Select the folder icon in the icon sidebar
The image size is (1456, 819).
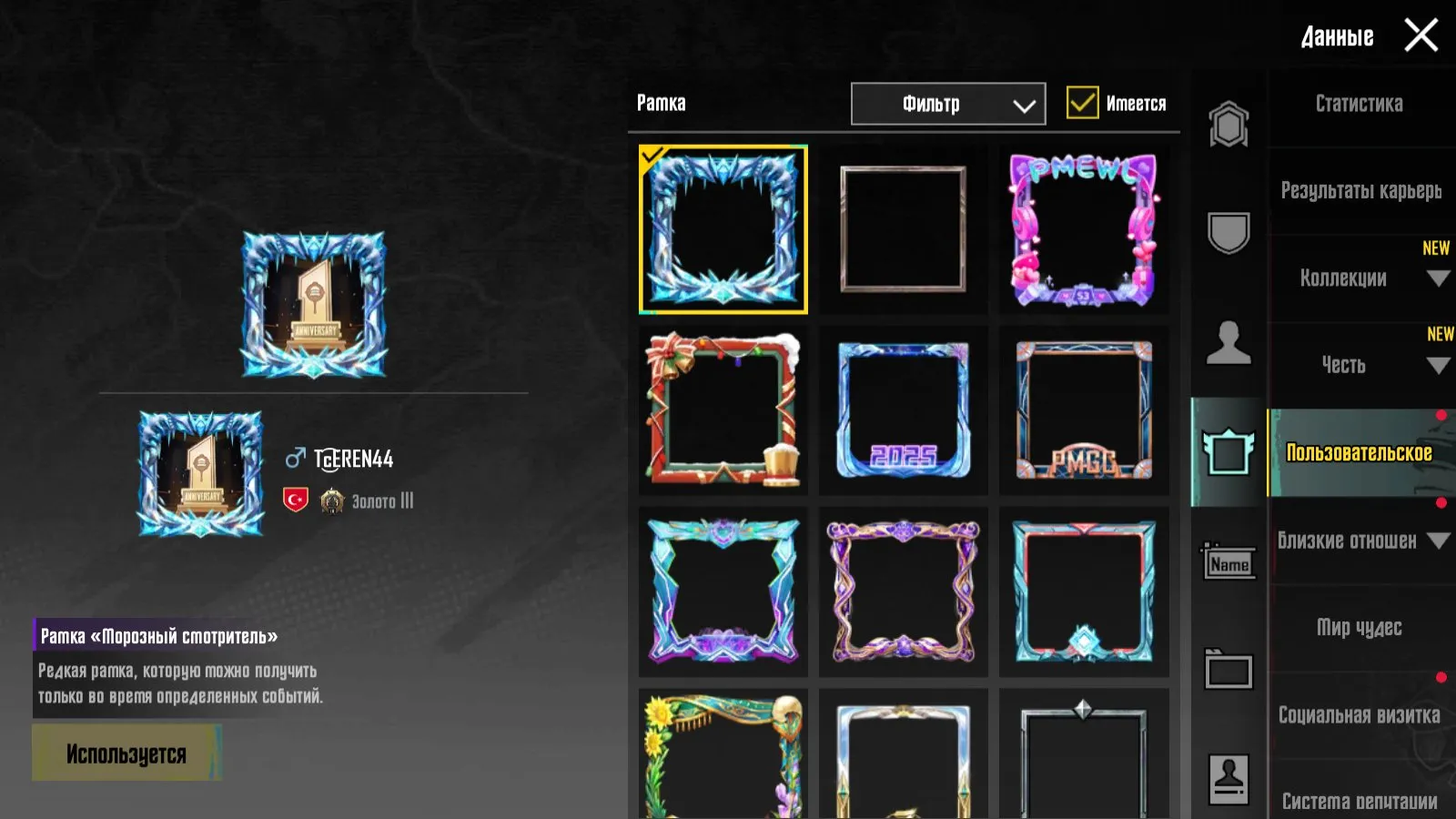point(1228,671)
